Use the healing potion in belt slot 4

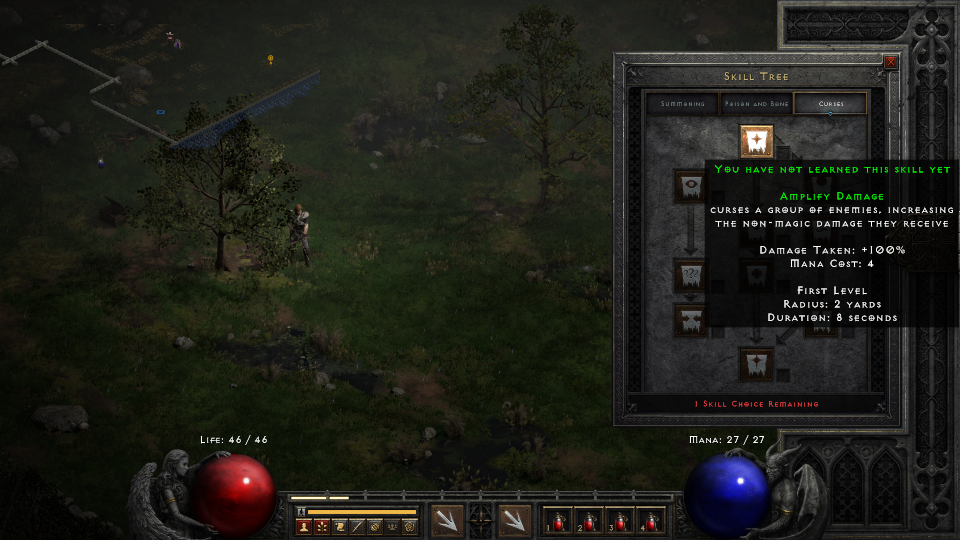(x=650, y=521)
